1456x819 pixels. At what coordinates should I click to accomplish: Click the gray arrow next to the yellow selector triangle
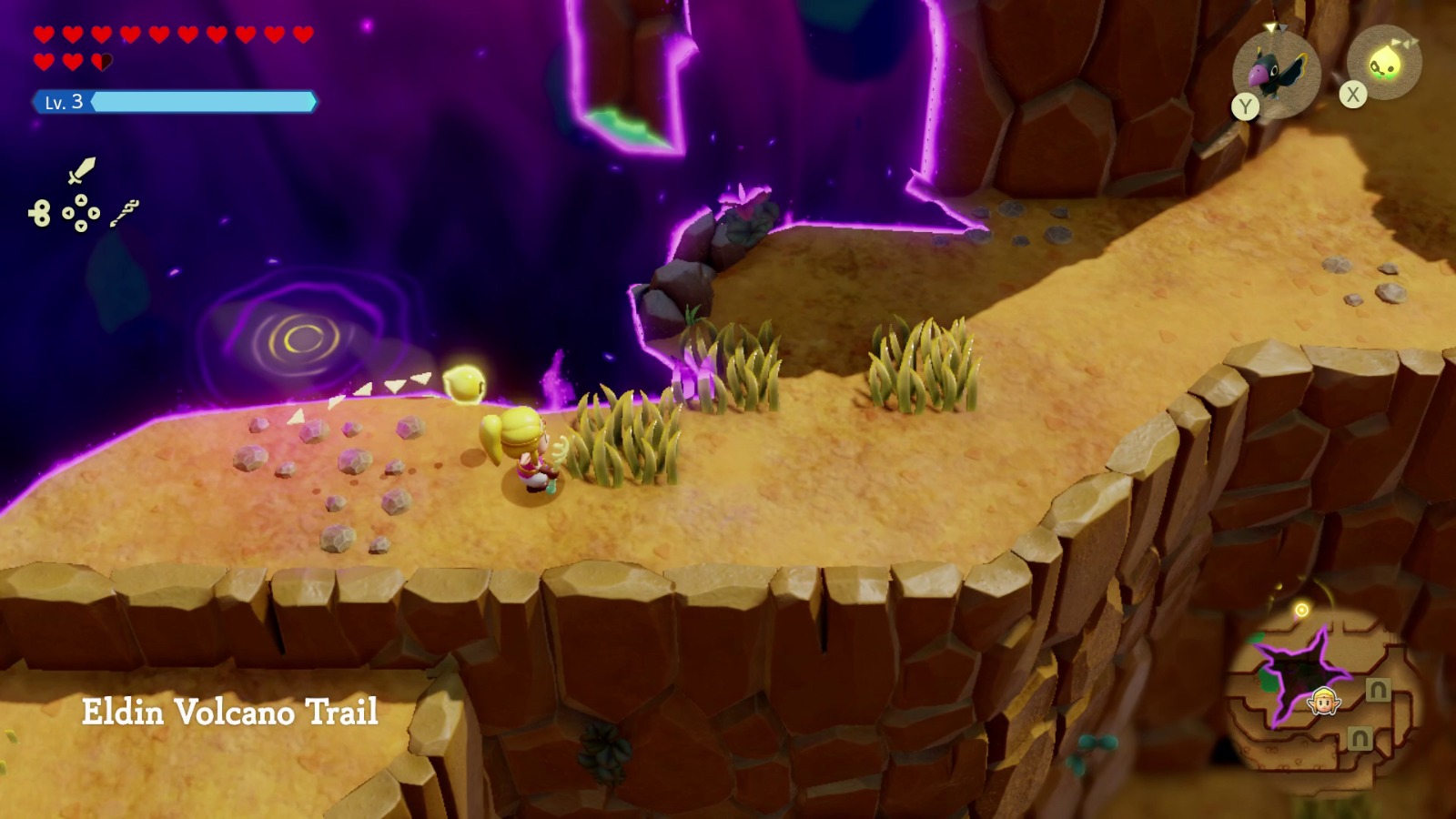pyautogui.click(x=1283, y=27)
